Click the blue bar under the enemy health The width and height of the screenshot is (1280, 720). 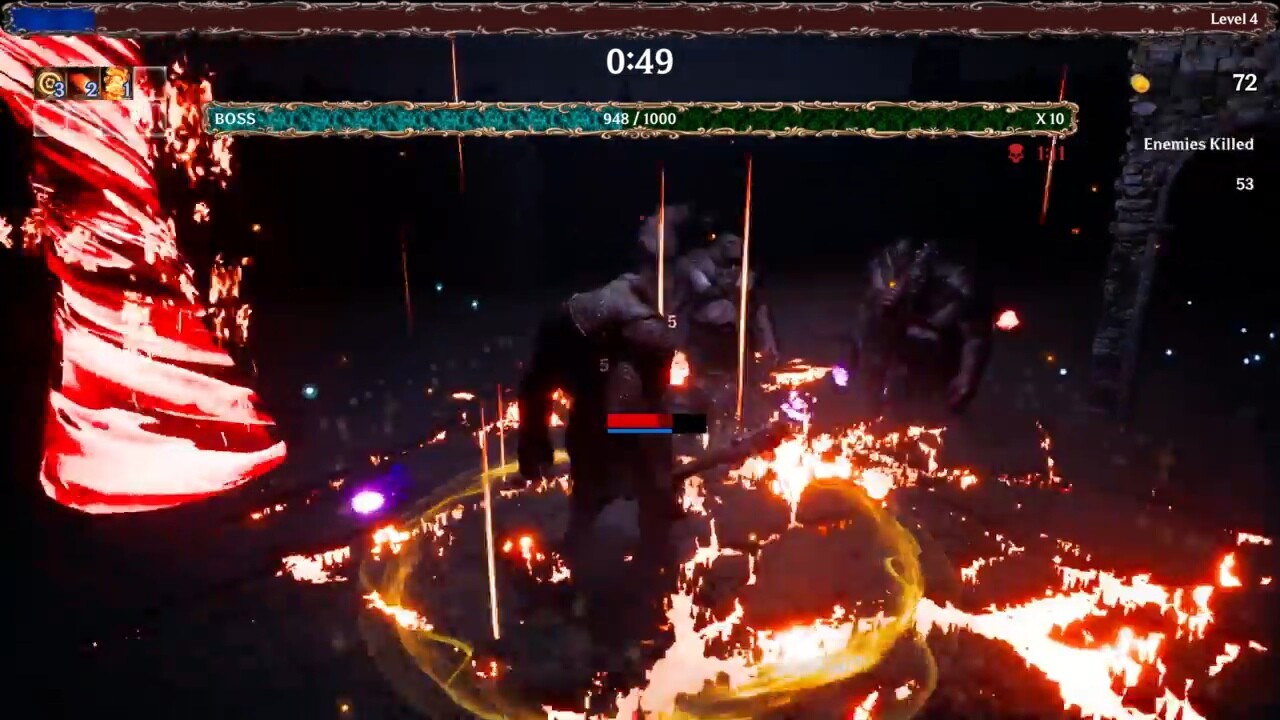pos(640,430)
